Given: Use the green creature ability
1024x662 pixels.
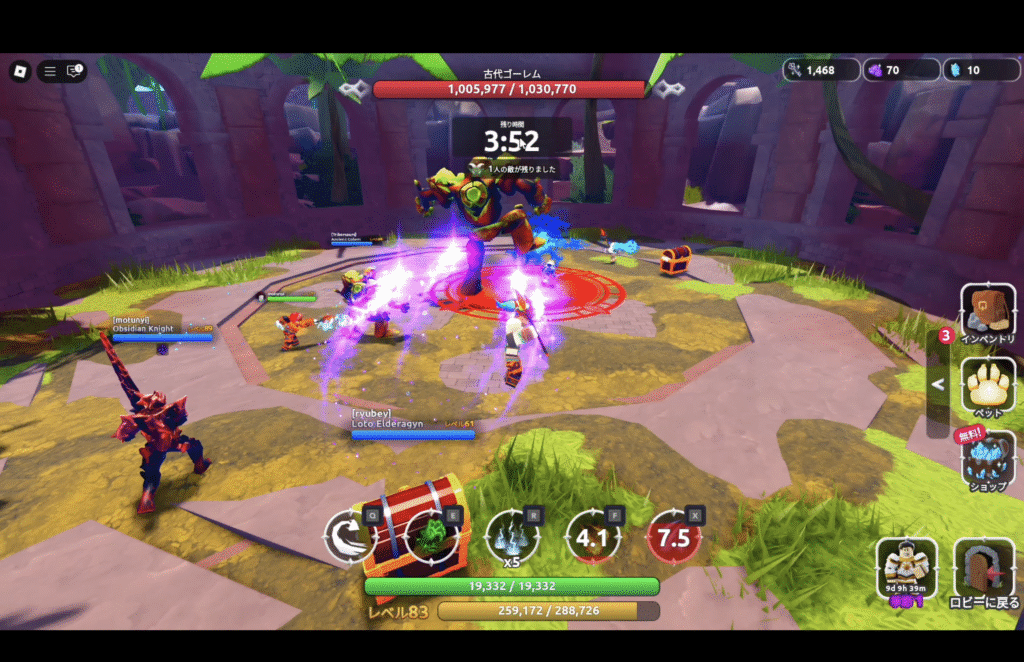Looking at the screenshot, I should (x=431, y=537).
